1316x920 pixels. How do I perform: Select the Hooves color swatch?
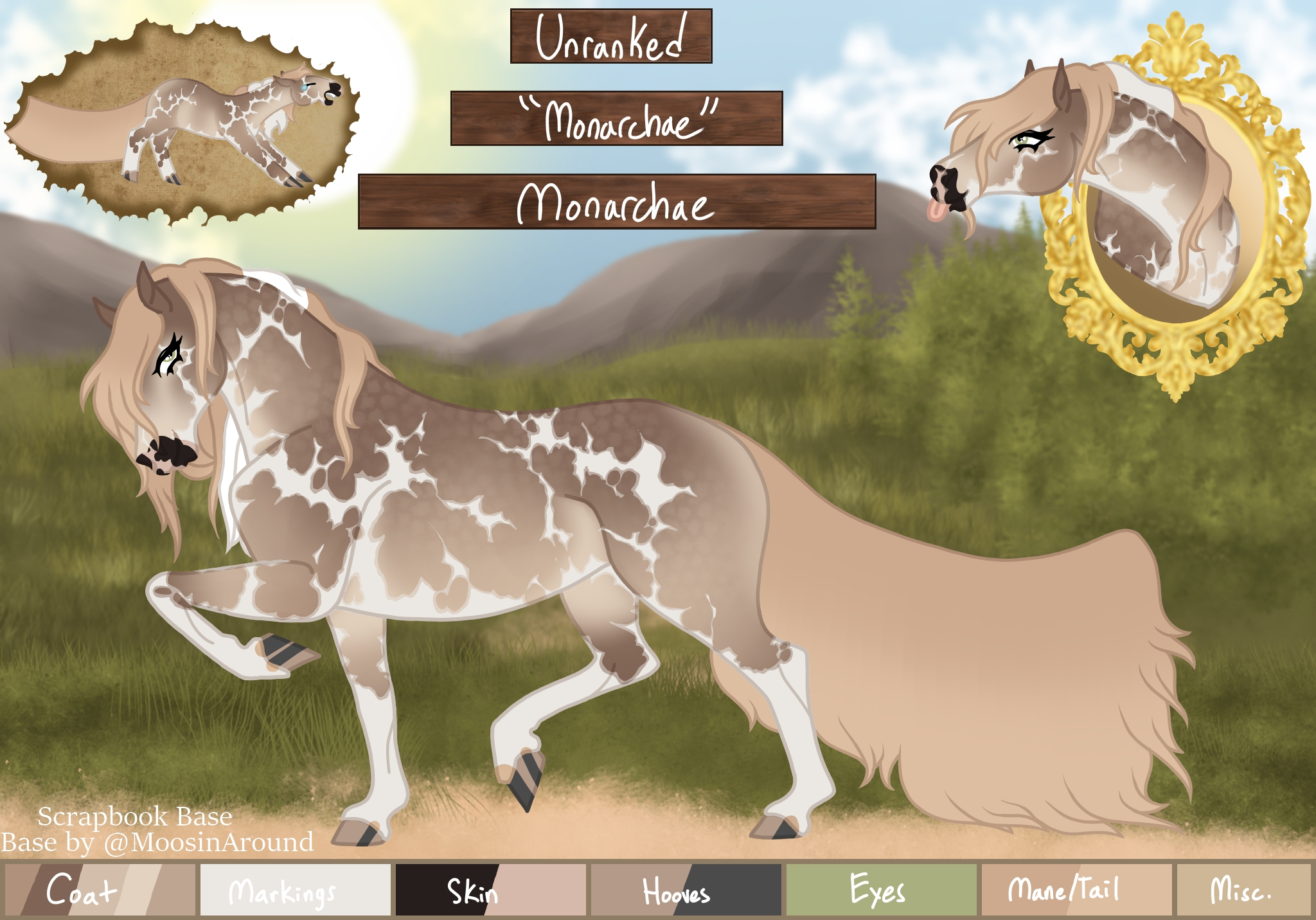click(686, 890)
